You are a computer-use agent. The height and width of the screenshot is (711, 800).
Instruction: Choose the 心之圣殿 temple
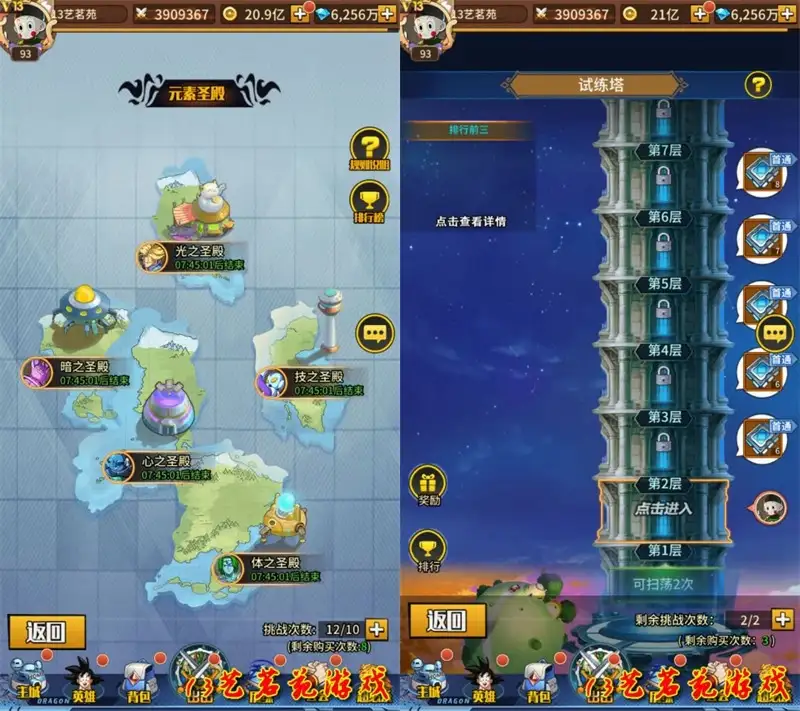point(160,467)
